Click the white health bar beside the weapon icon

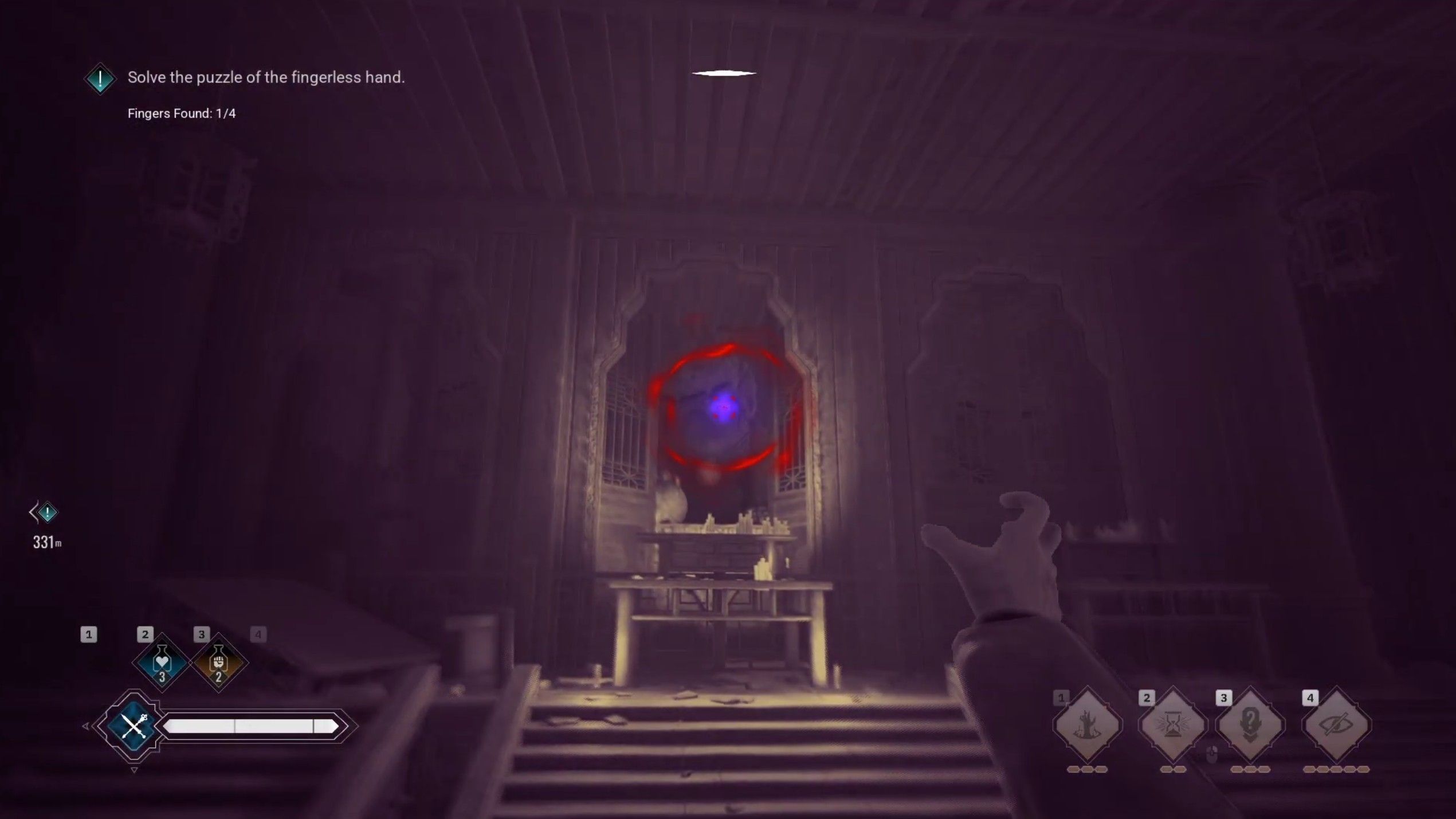click(246, 726)
